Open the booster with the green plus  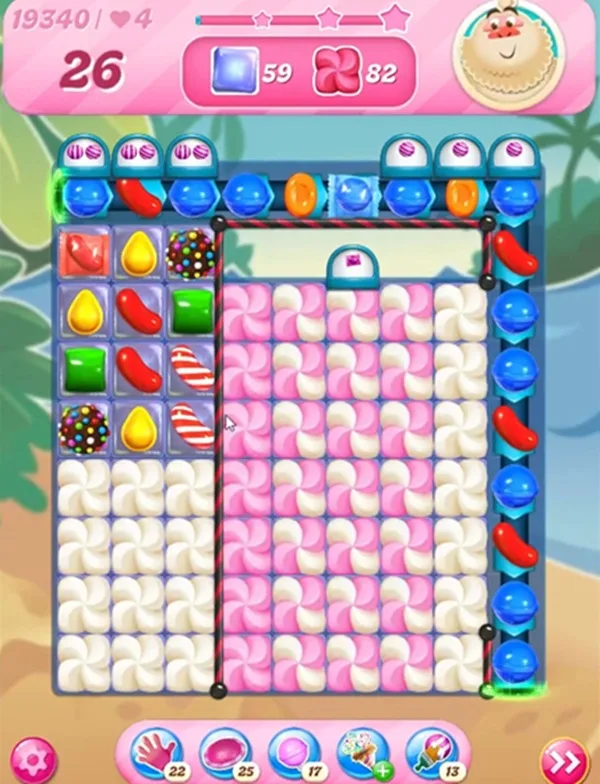[x=363, y=751]
